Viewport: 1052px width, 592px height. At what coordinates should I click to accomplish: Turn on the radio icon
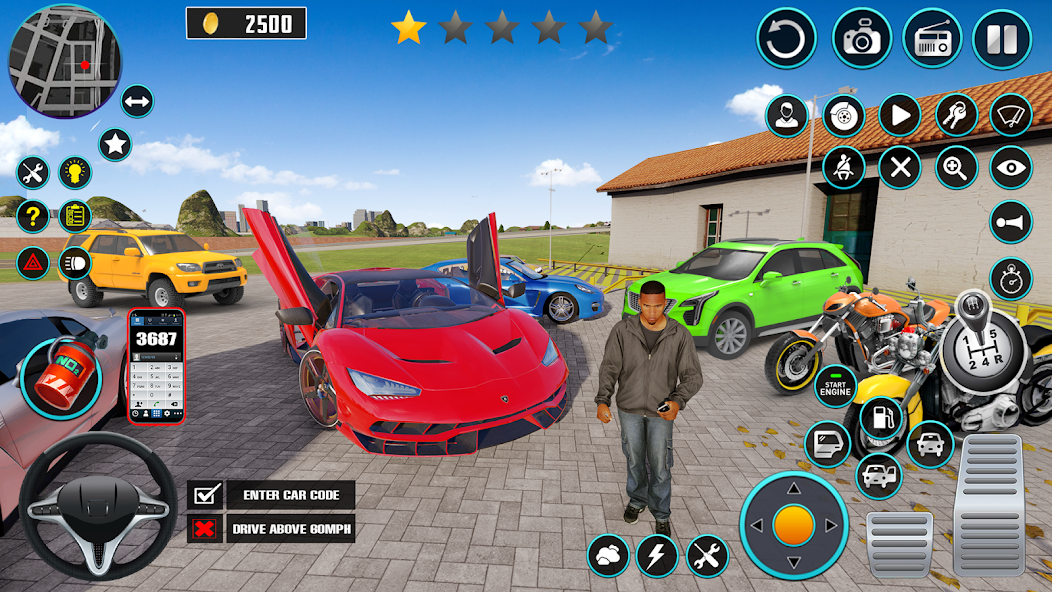tap(932, 39)
